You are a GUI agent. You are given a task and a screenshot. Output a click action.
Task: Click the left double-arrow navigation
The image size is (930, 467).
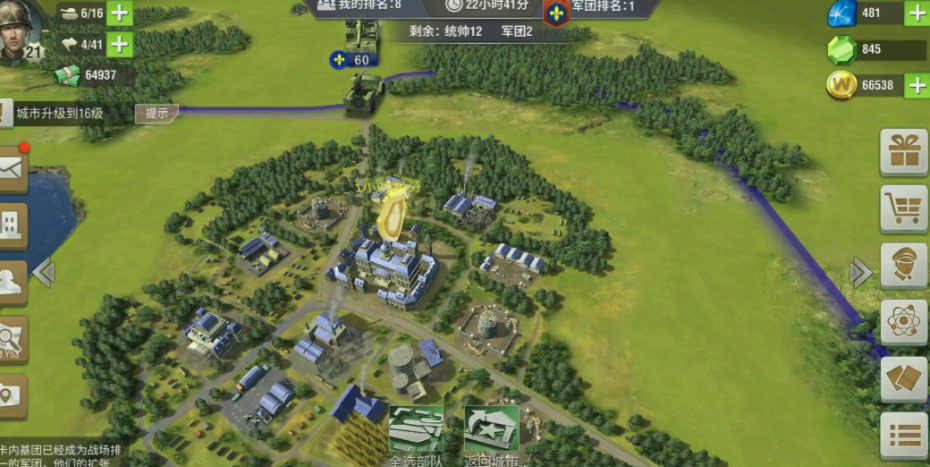(x=43, y=271)
